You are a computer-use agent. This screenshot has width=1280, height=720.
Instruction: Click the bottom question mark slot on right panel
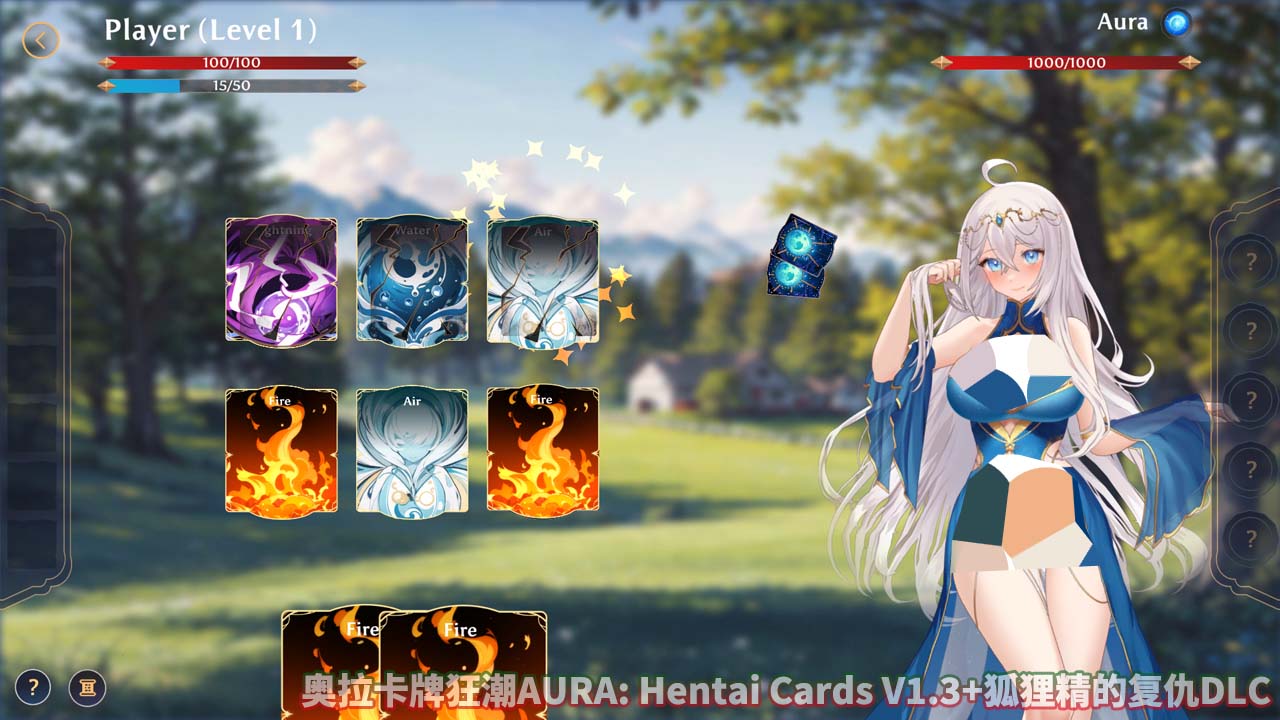pyautogui.click(x=1253, y=537)
